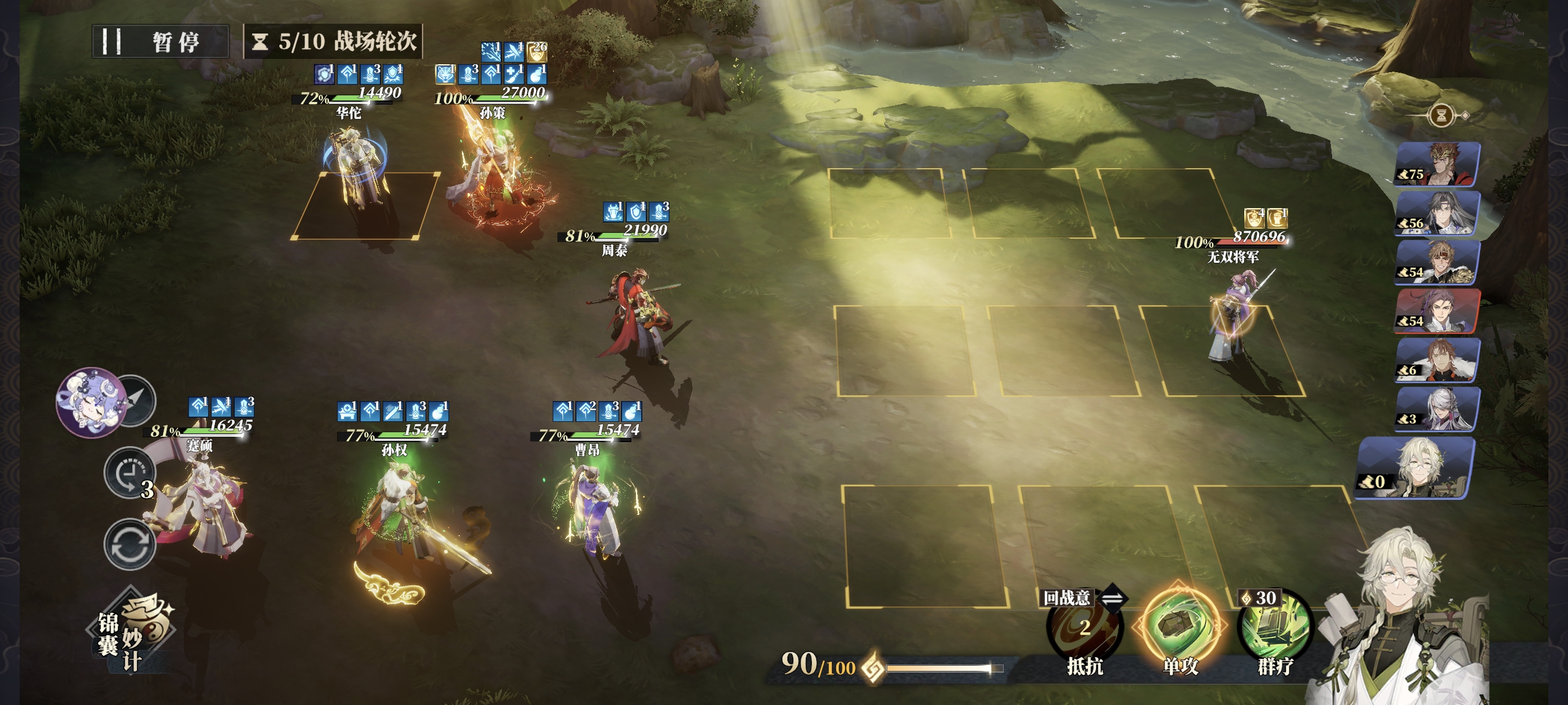Choose the turn order portrait with speed 3
The image size is (1568, 705).
(x=1437, y=409)
